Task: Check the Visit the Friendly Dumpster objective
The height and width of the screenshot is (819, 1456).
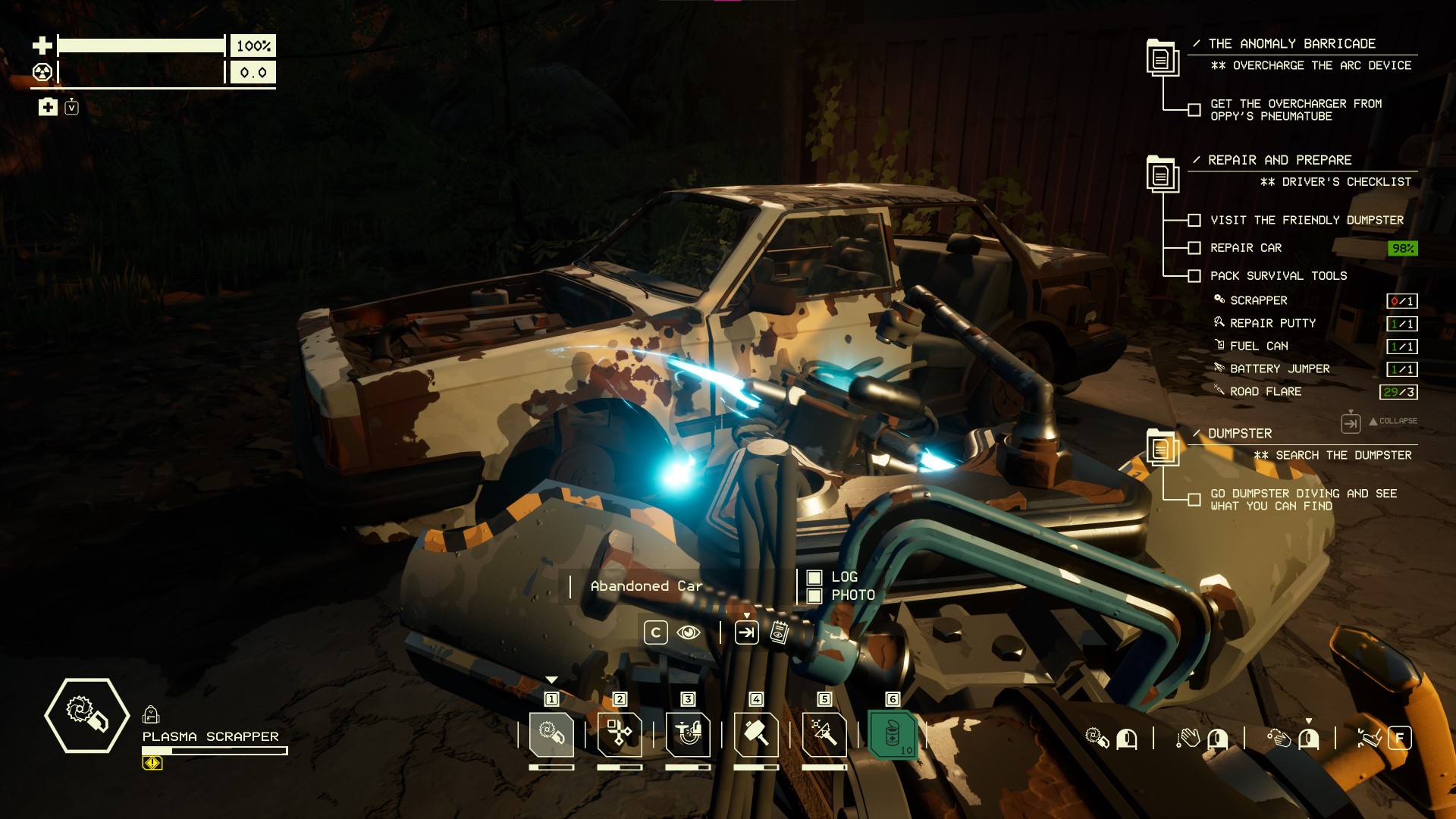Action: pyautogui.click(x=1194, y=221)
